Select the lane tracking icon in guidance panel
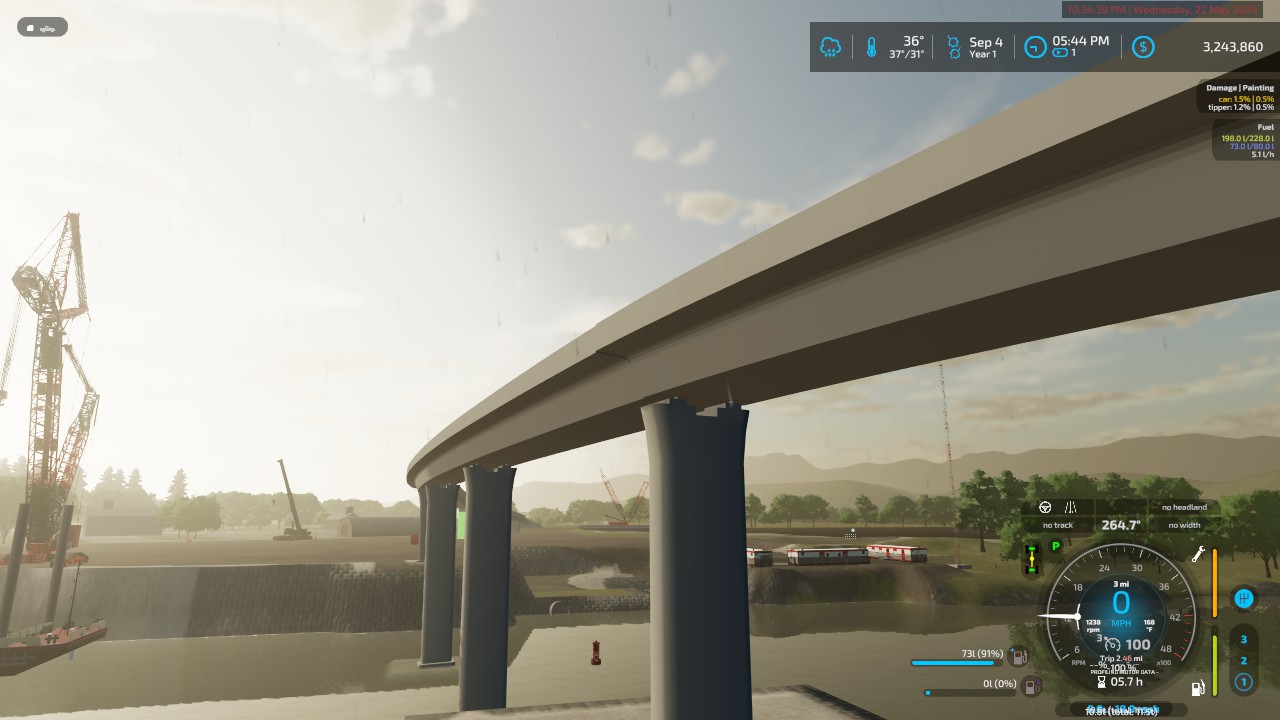The height and width of the screenshot is (720, 1280). [1069, 508]
